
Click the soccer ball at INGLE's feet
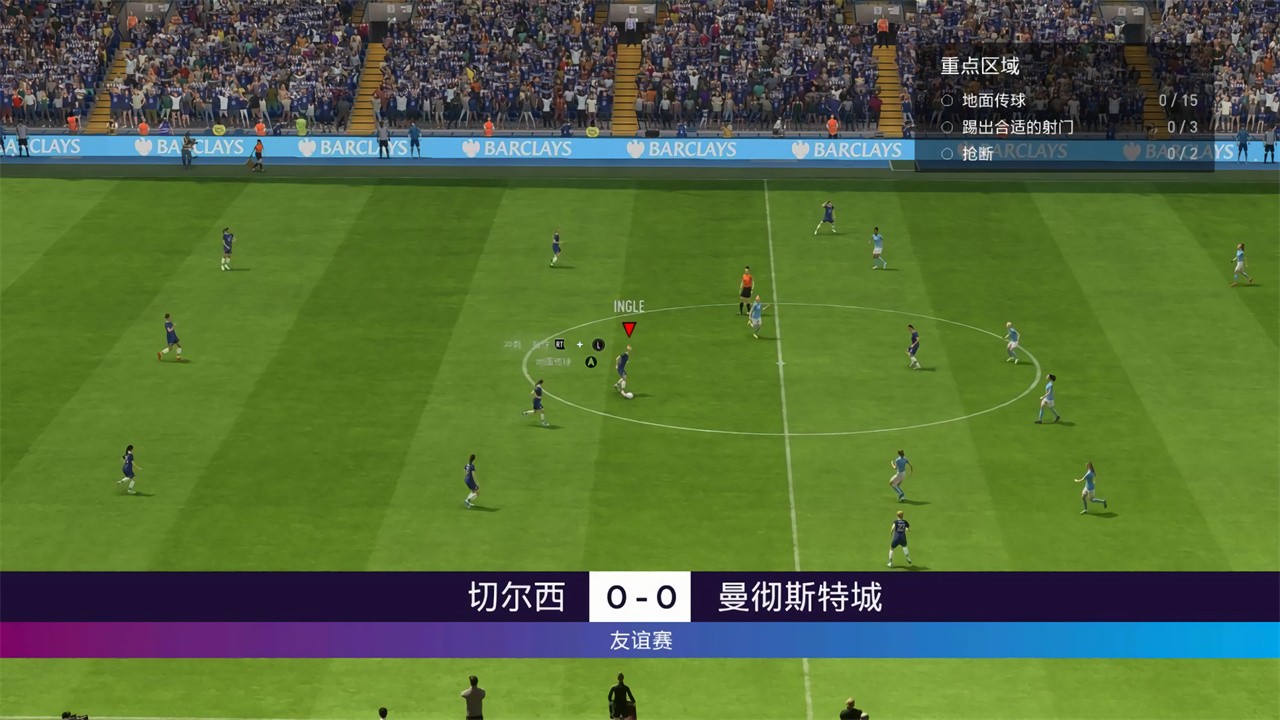(x=628, y=393)
